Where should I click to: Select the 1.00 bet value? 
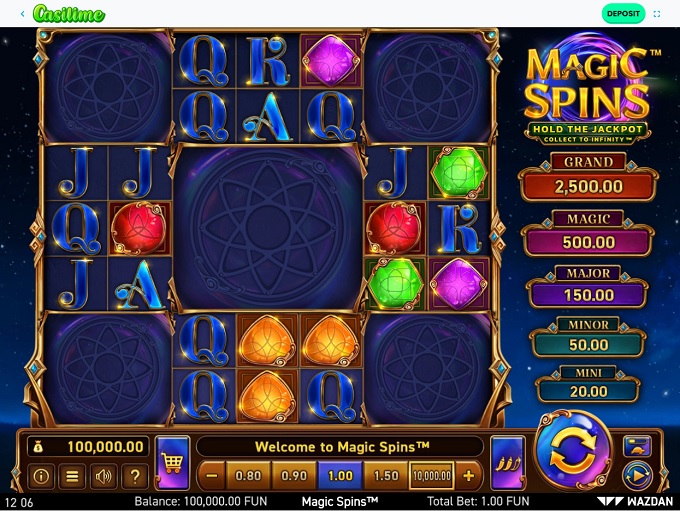pyautogui.click(x=340, y=475)
